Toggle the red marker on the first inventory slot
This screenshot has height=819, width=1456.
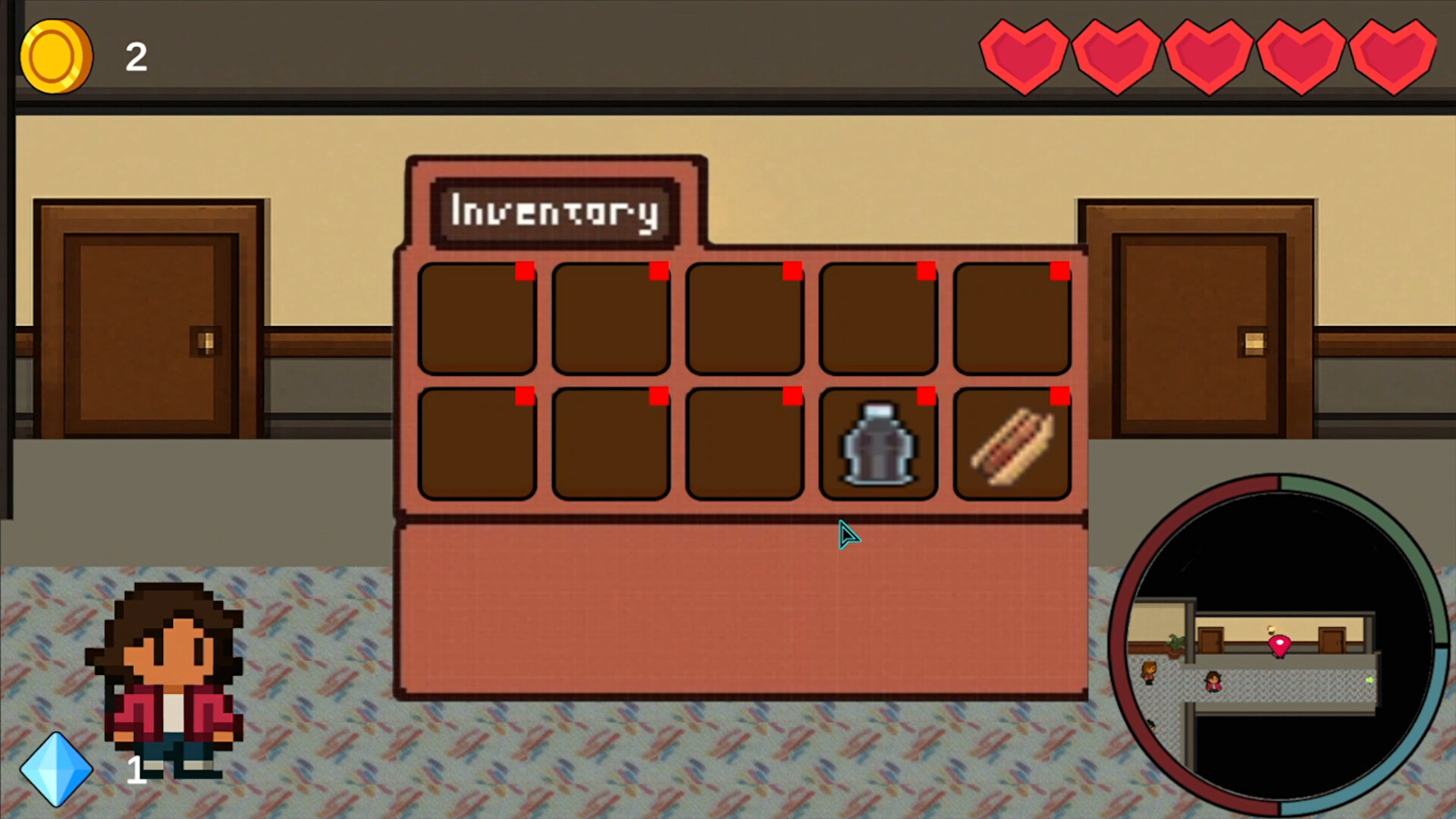523,271
